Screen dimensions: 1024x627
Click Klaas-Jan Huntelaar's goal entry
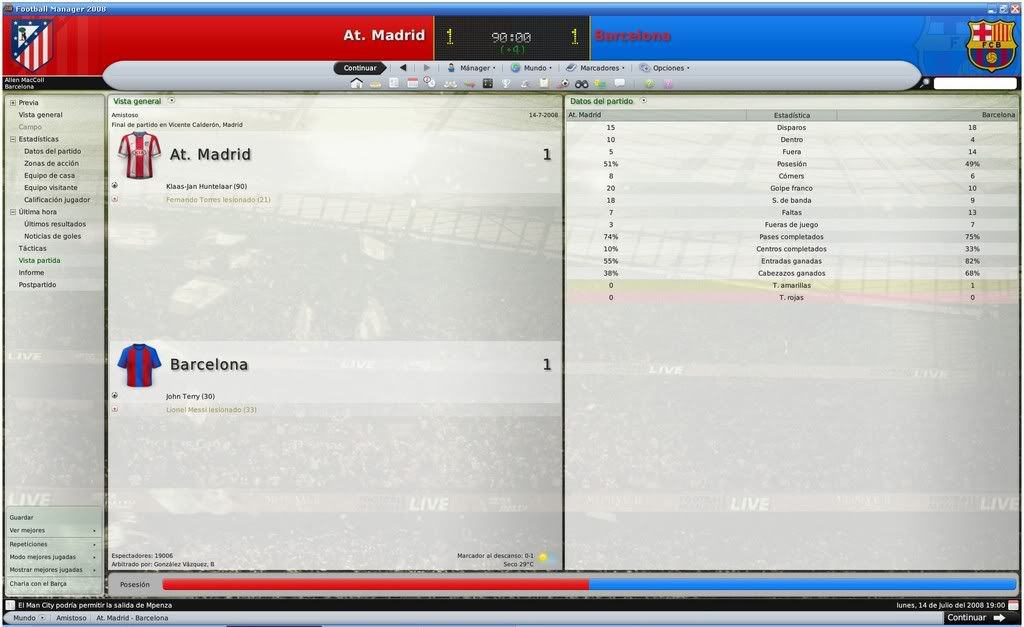click(x=206, y=186)
